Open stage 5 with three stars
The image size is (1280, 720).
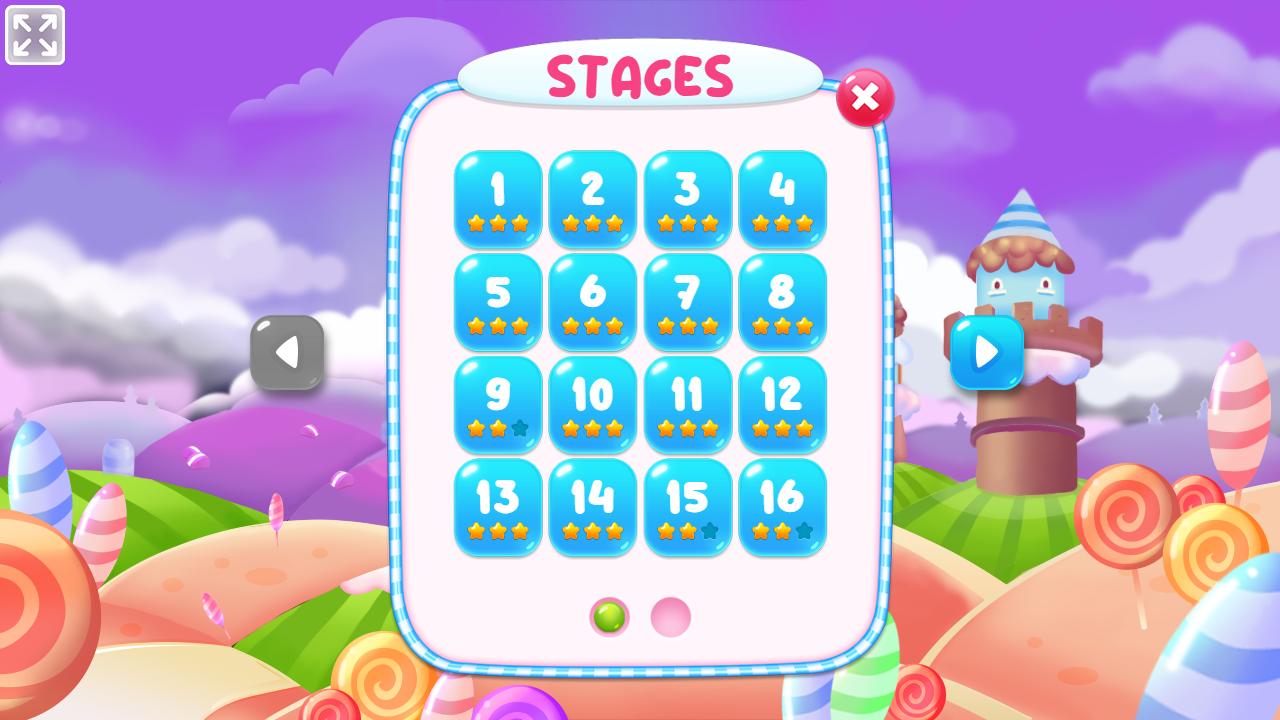pos(498,301)
